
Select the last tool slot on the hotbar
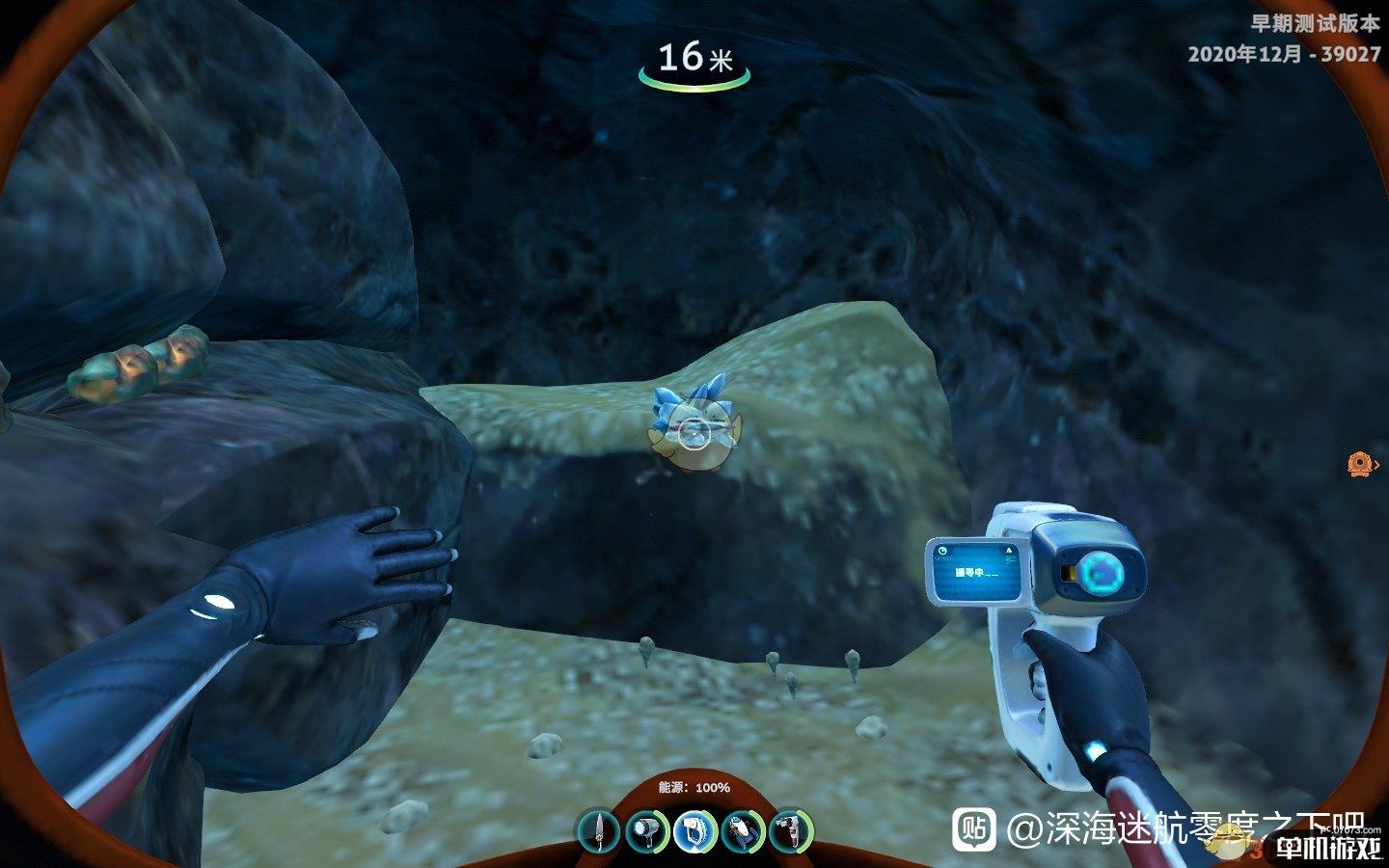click(790, 830)
